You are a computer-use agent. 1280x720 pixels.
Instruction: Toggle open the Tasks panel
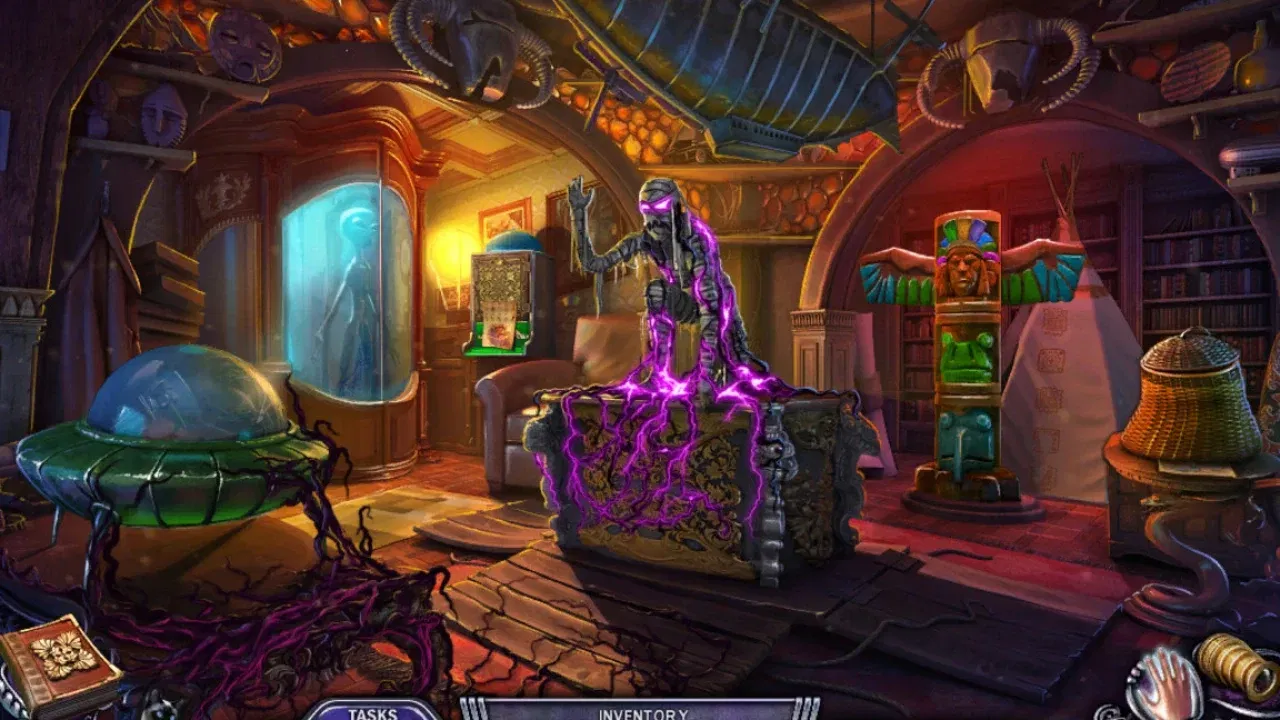pos(371,716)
